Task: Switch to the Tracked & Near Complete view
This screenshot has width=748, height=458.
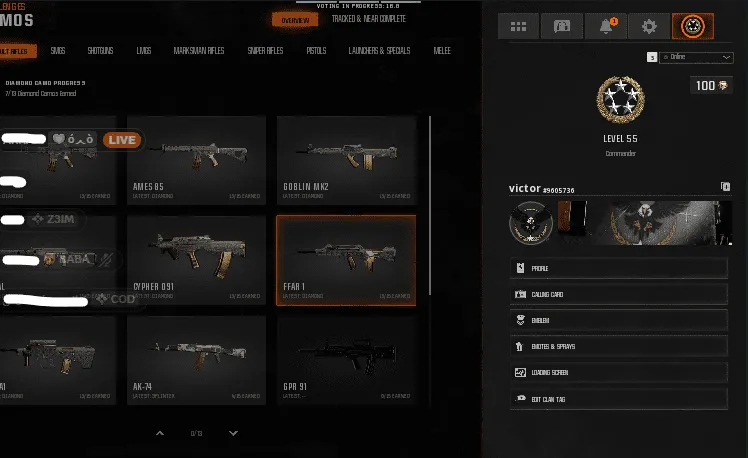Action: 368,19
